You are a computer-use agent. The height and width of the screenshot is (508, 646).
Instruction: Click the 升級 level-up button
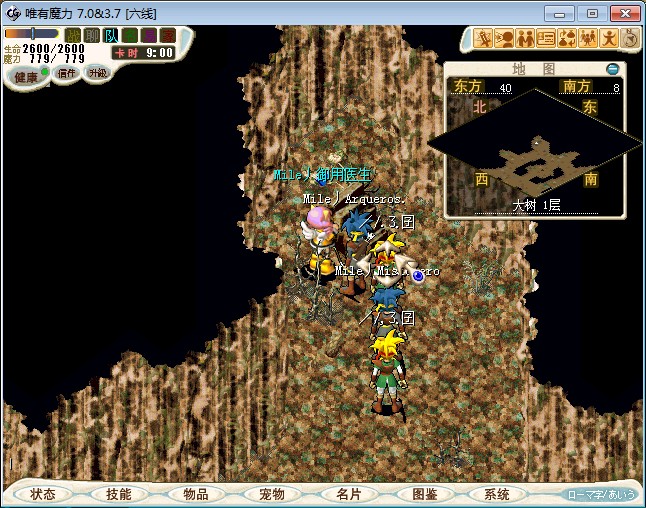(97, 73)
